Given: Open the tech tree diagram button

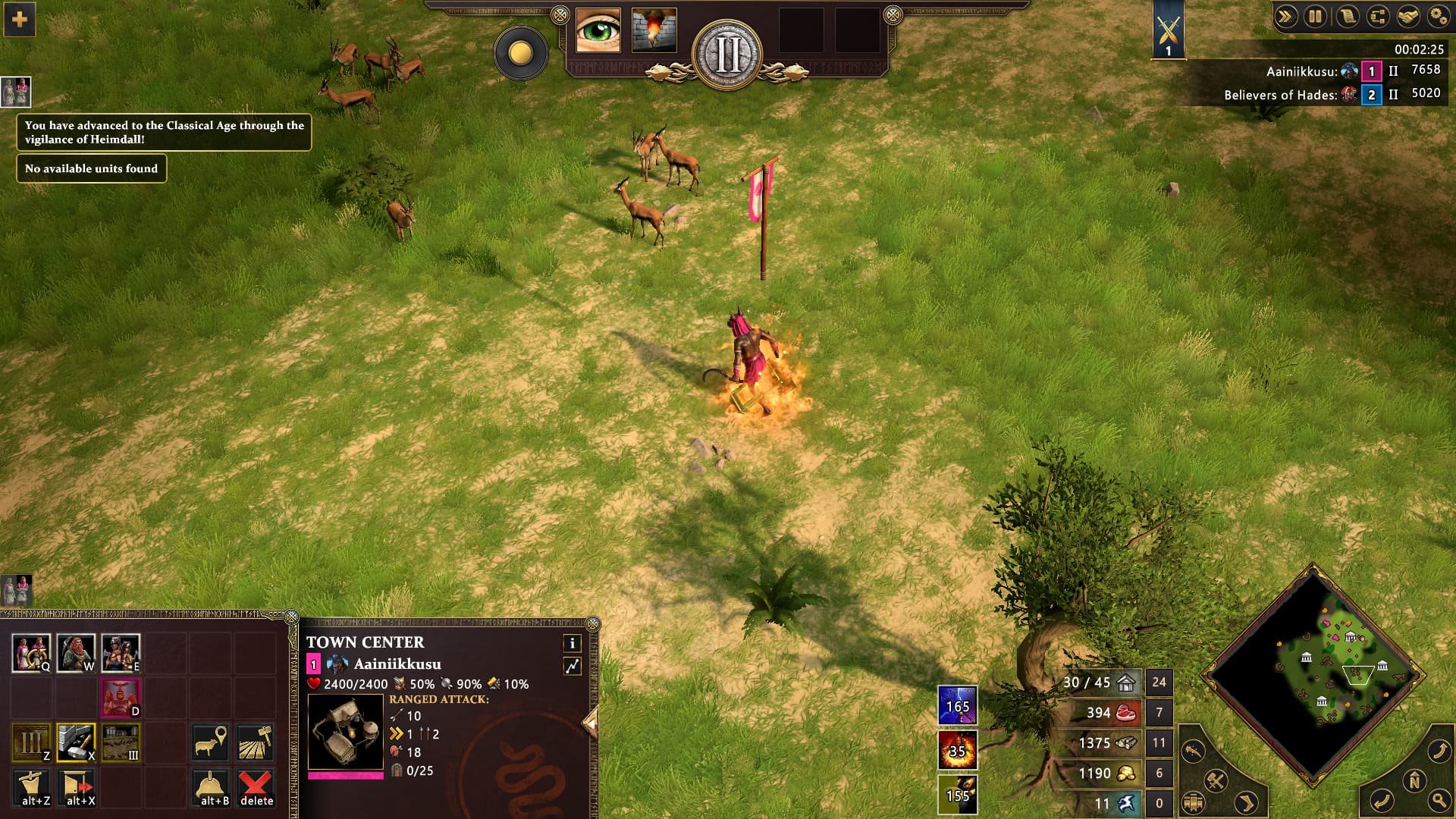Looking at the screenshot, I should pos(1377,17).
